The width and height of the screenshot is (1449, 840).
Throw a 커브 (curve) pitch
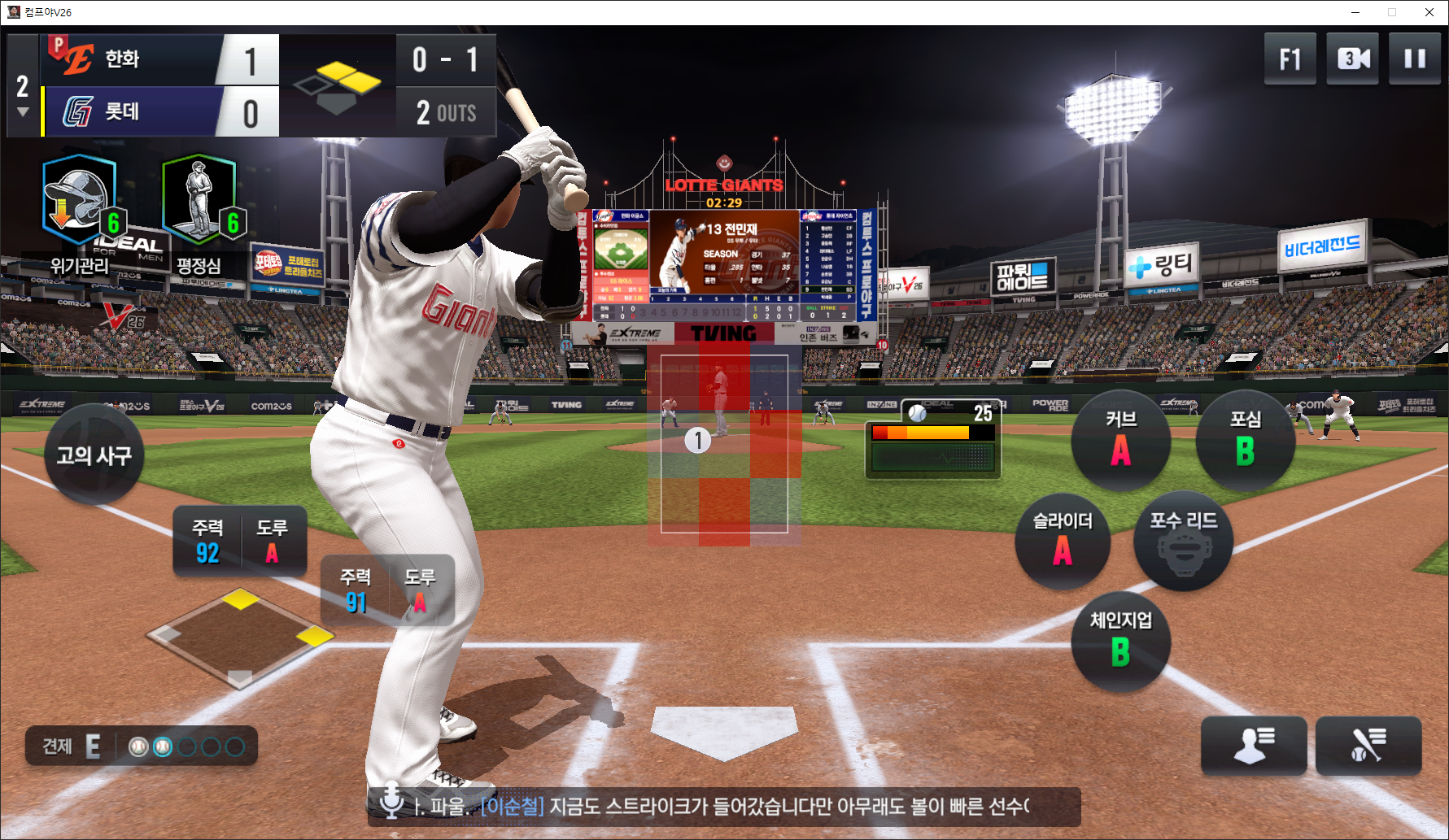[x=1120, y=441]
